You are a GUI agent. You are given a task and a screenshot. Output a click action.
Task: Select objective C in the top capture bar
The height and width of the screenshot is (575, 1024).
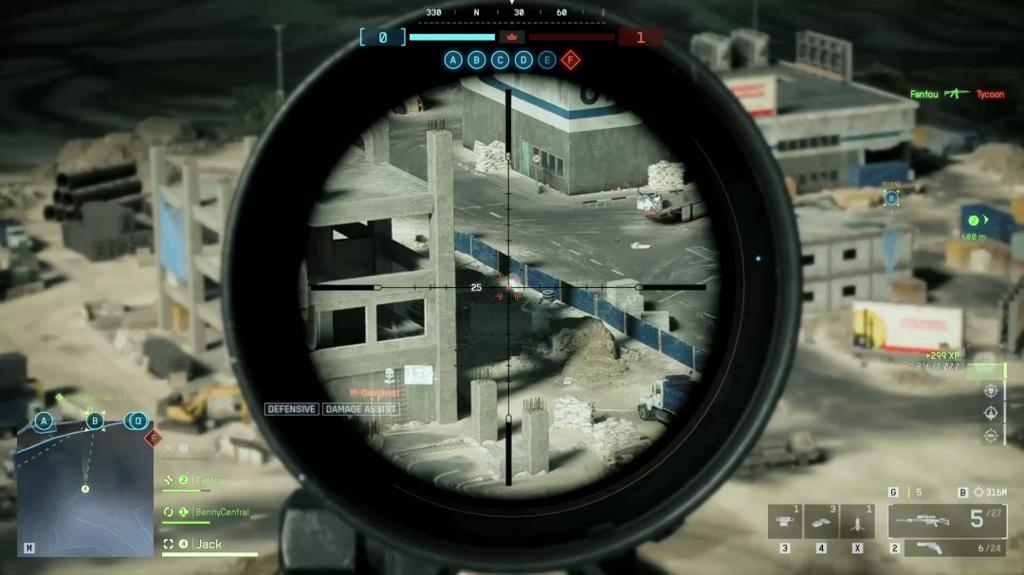pyautogui.click(x=500, y=60)
